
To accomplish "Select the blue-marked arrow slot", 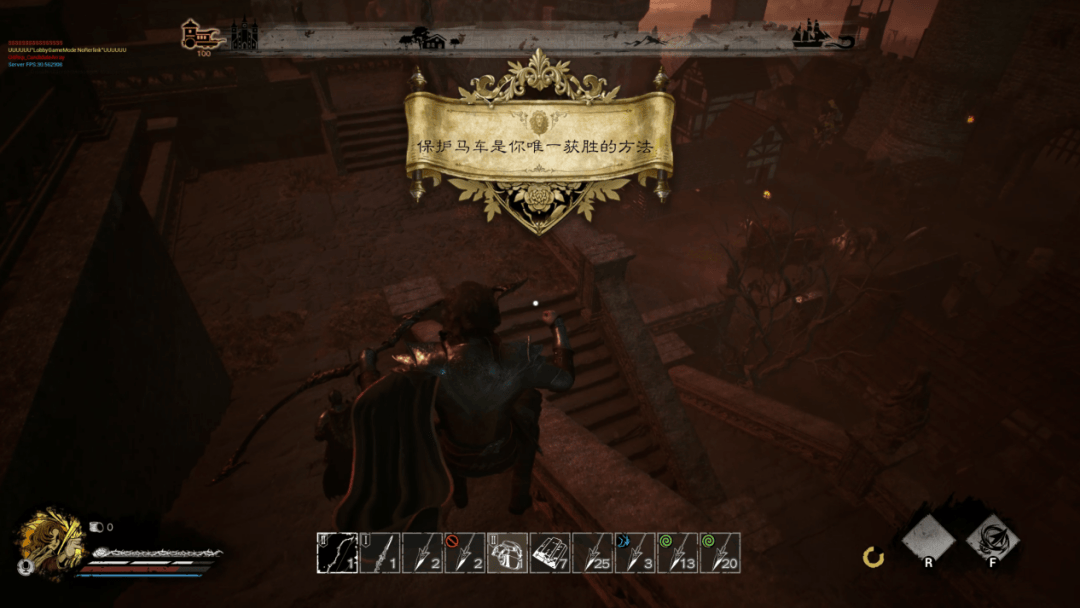I will pos(635,553).
